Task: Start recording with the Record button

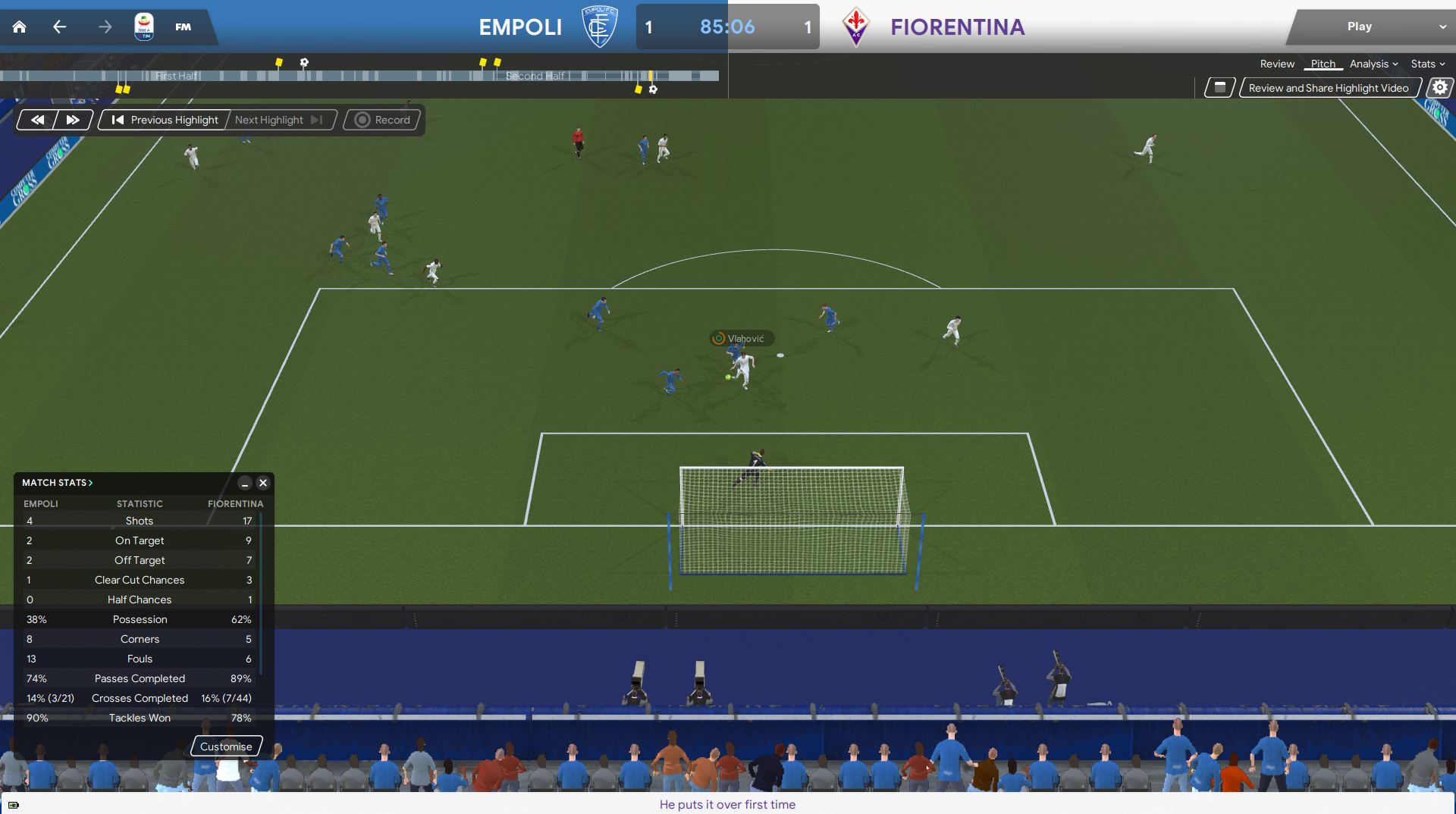Action: coord(382,120)
